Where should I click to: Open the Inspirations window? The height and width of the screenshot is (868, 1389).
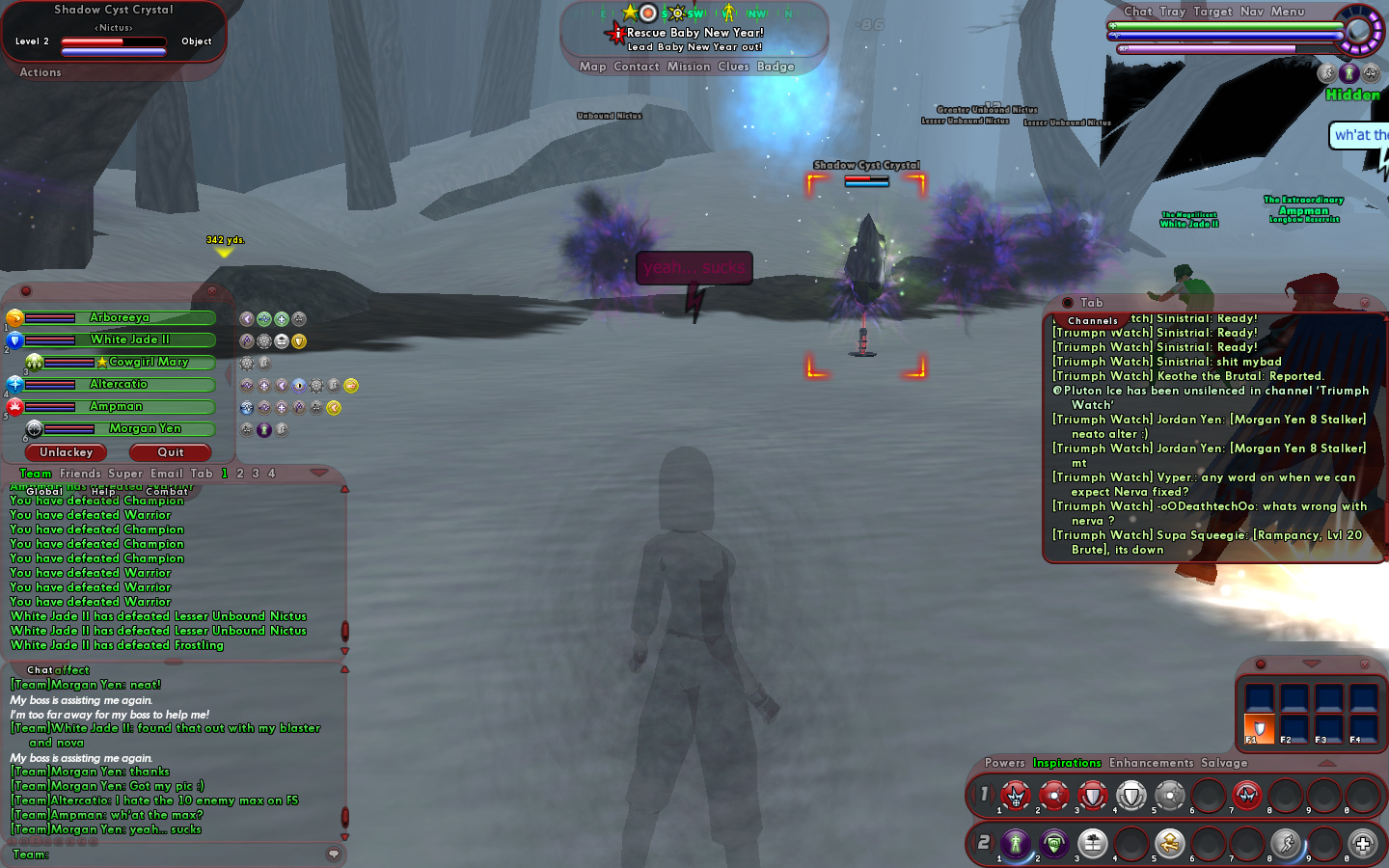(1067, 763)
